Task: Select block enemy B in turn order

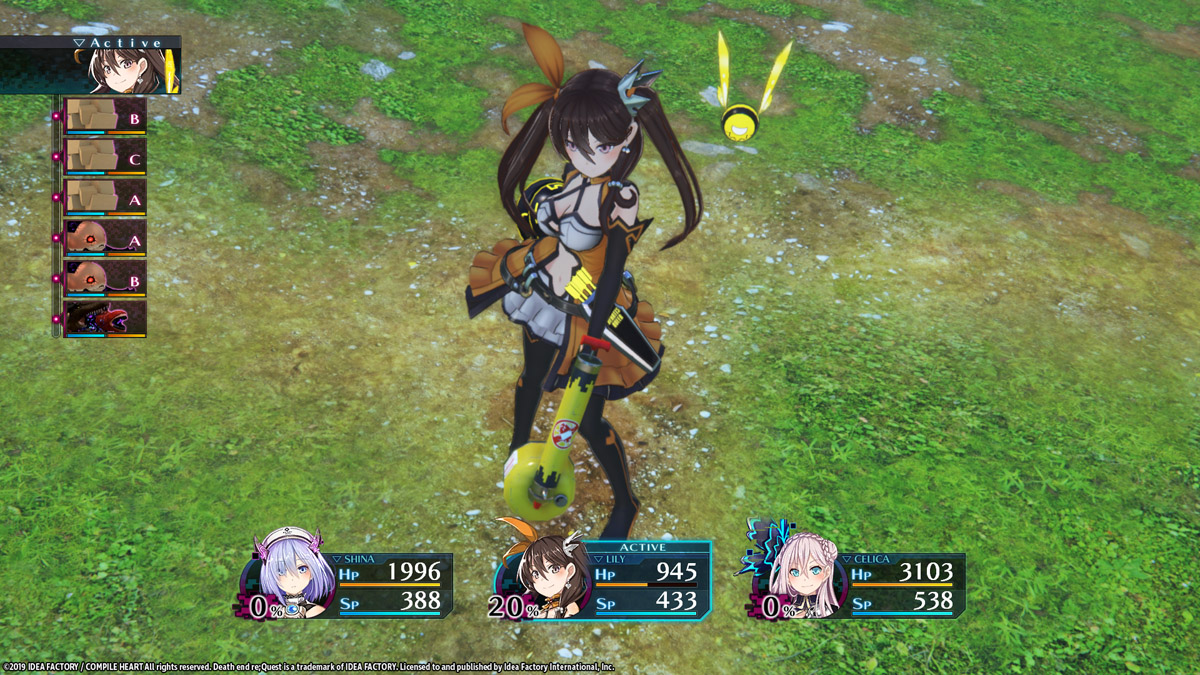Action: click(x=105, y=116)
